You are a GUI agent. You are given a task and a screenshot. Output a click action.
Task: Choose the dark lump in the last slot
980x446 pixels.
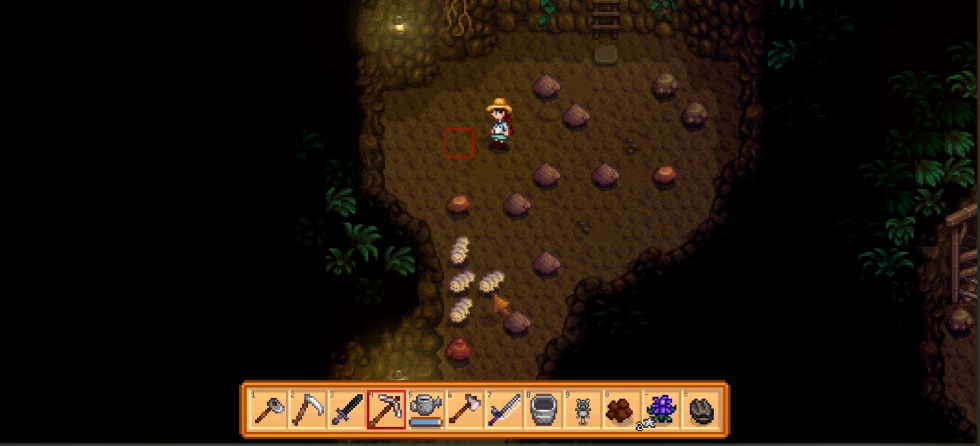pos(700,410)
